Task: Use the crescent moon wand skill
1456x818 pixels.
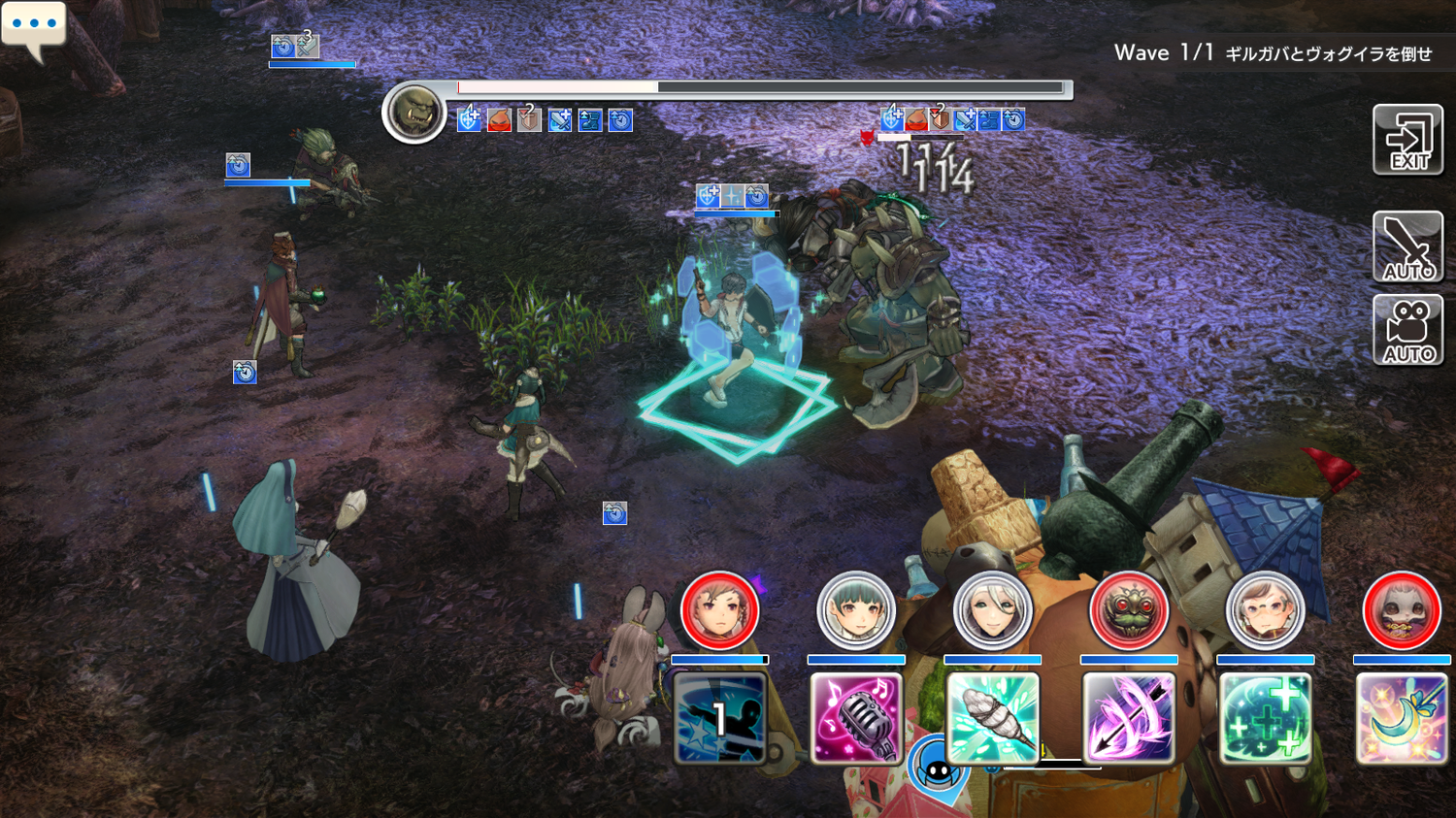Action: 1402,718
